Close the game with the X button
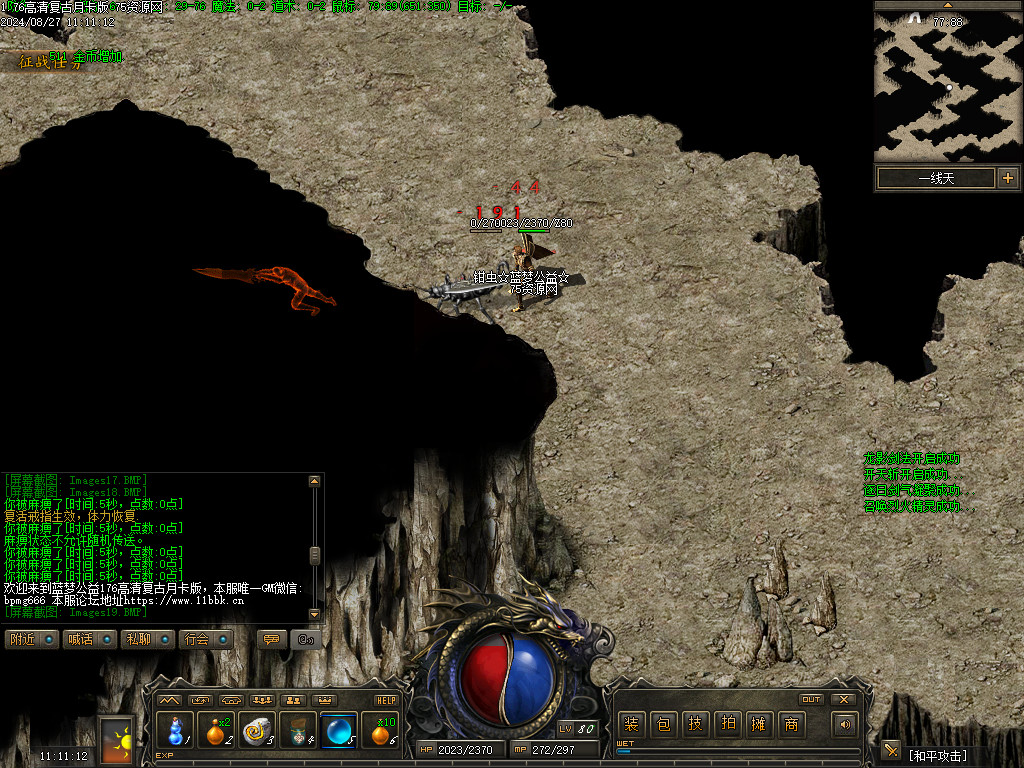This screenshot has height=768, width=1024. click(x=844, y=699)
